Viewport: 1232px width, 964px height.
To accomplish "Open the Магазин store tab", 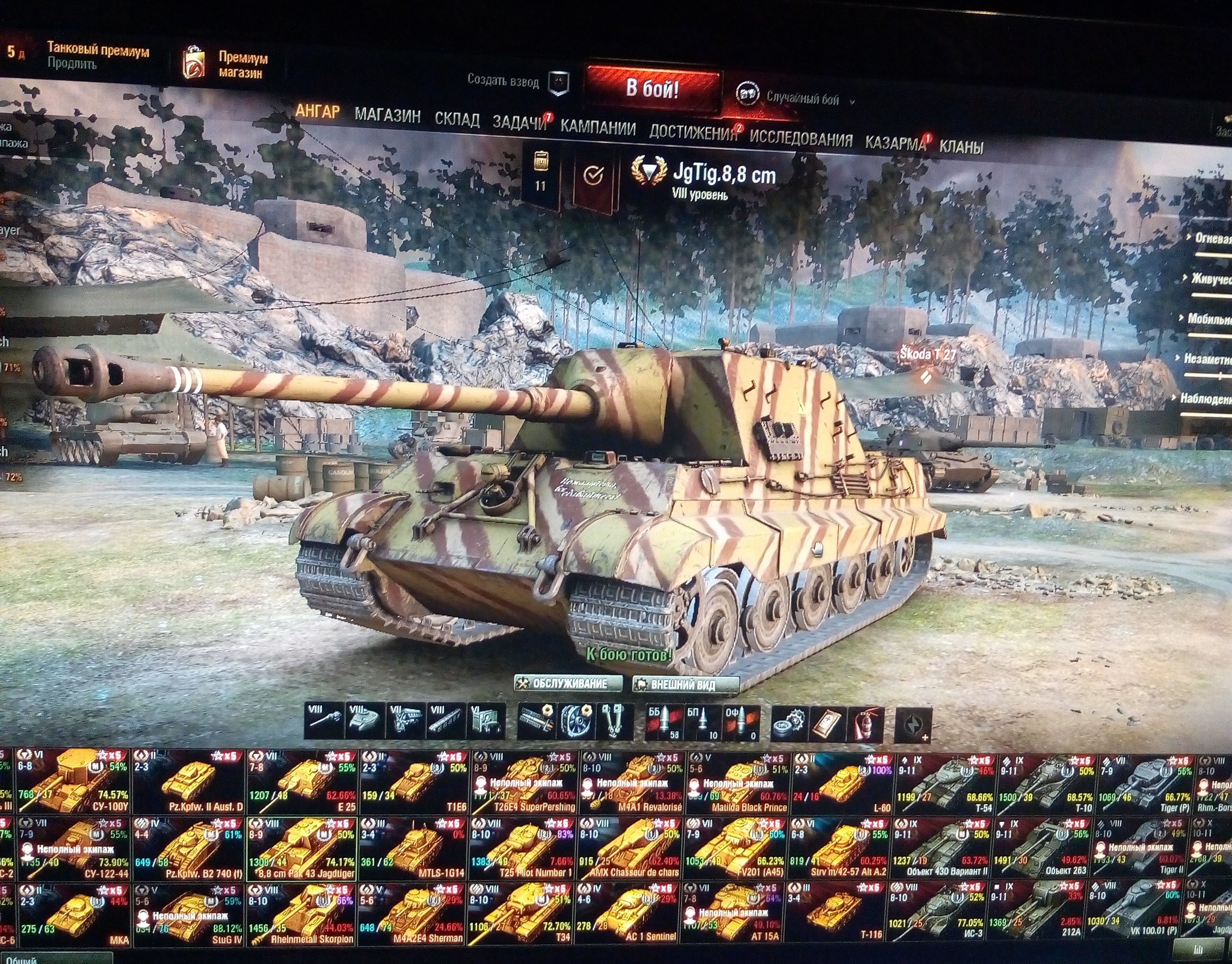I will [387, 116].
